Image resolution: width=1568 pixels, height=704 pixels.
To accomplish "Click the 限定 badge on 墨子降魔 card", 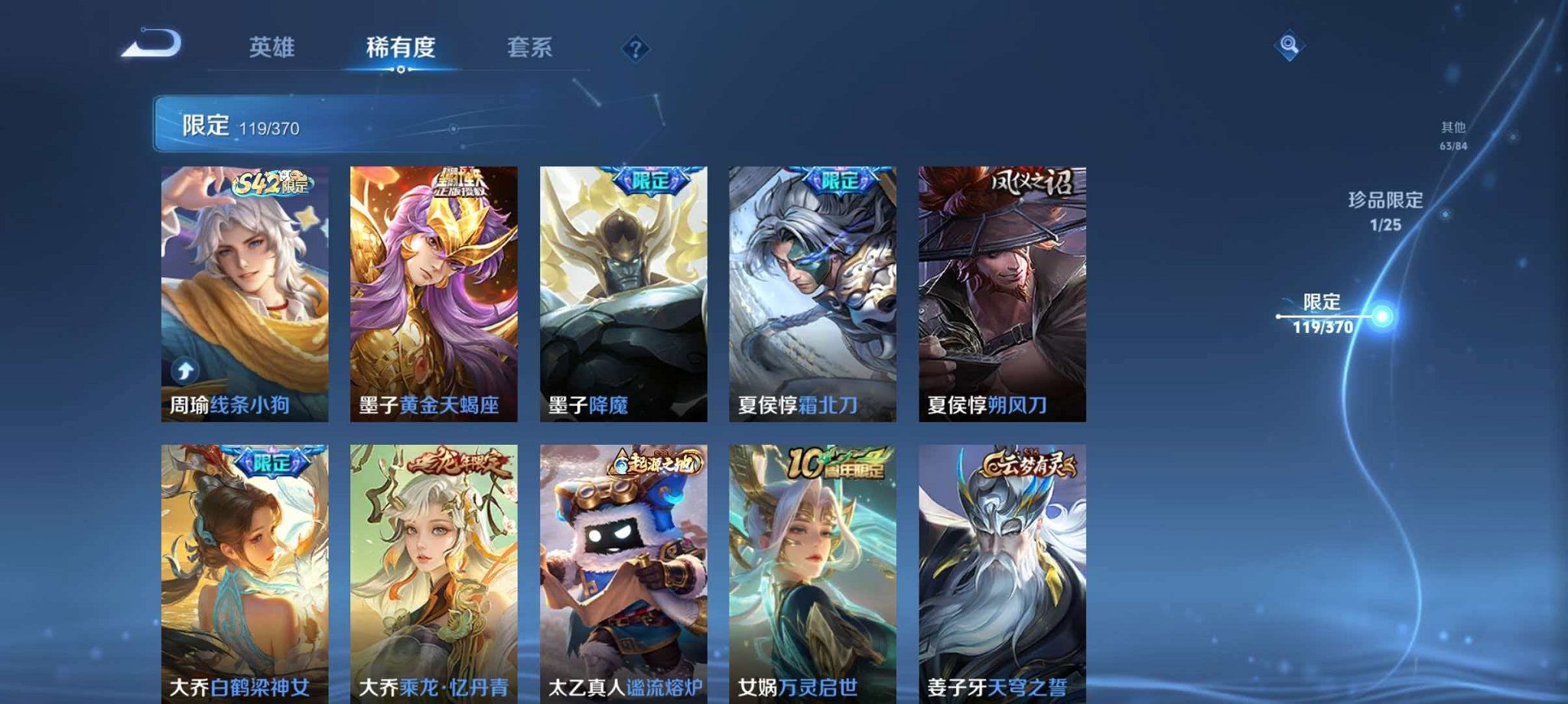I will [x=649, y=178].
